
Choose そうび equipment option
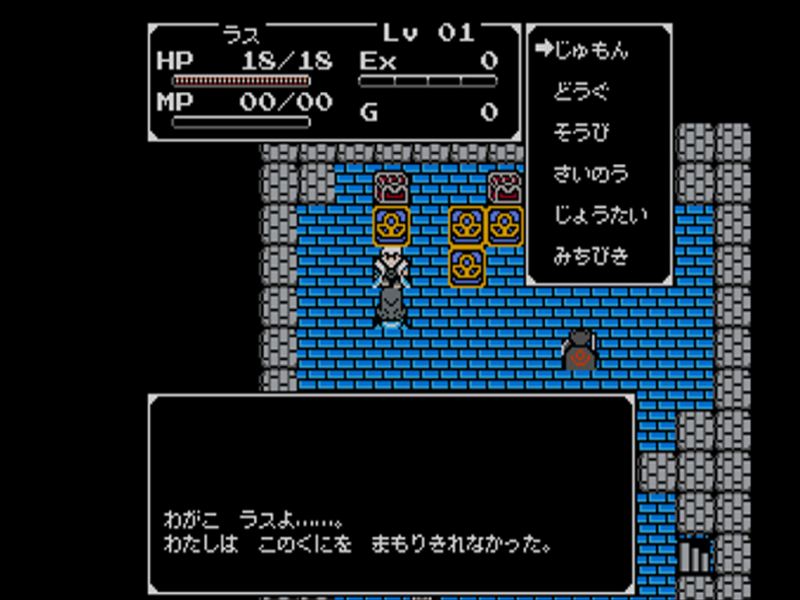pyautogui.click(x=580, y=133)
